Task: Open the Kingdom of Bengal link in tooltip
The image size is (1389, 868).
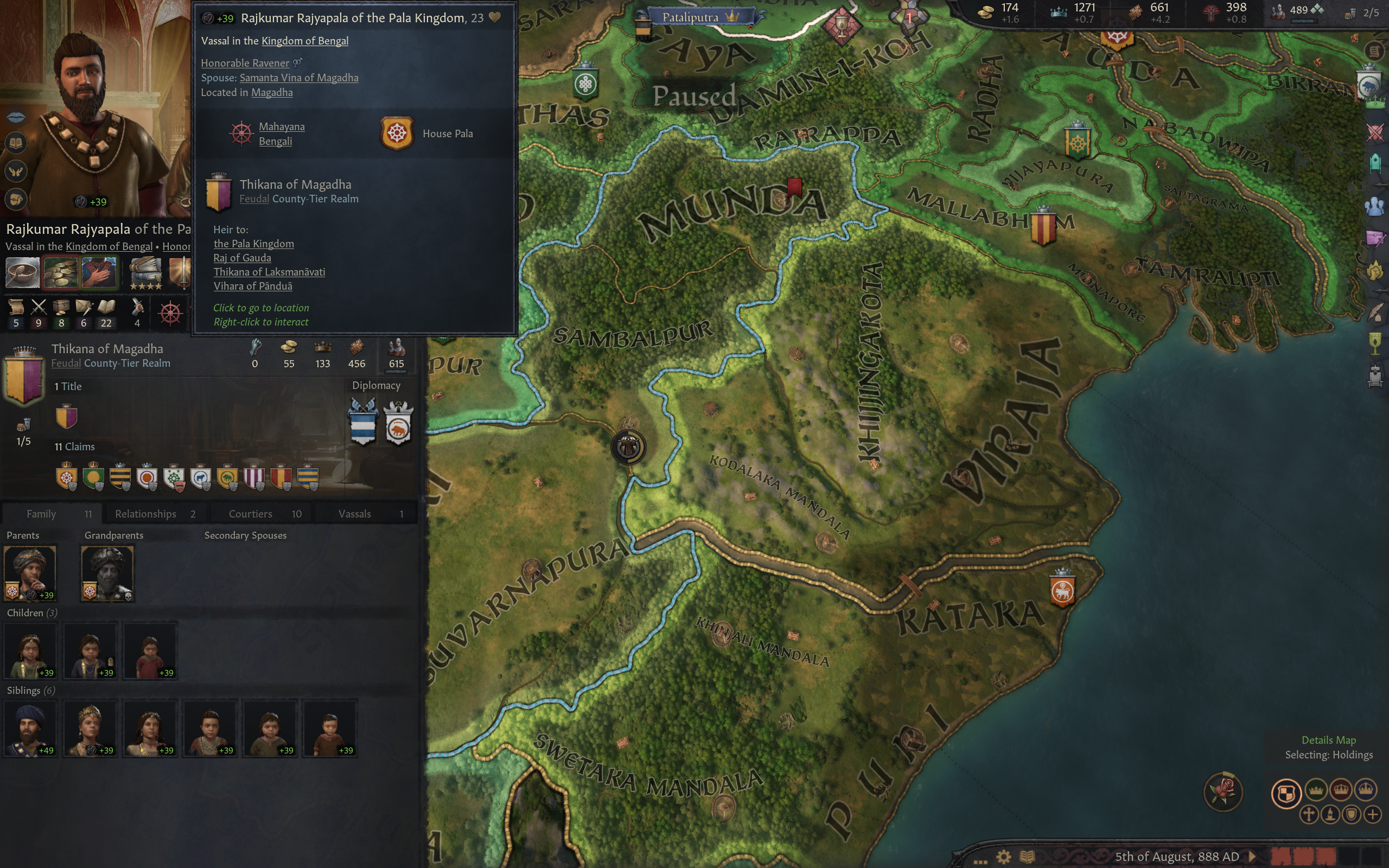Action: [304, 41]
